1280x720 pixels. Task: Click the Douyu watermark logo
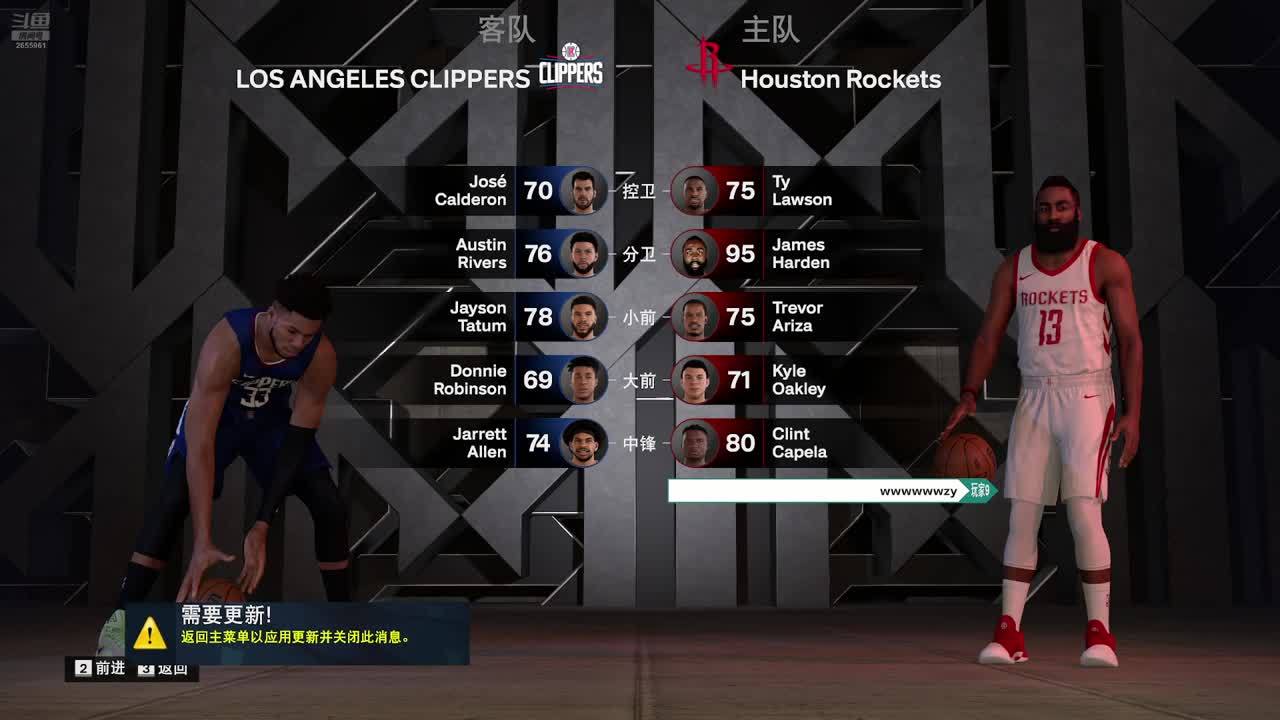point(30,26)
